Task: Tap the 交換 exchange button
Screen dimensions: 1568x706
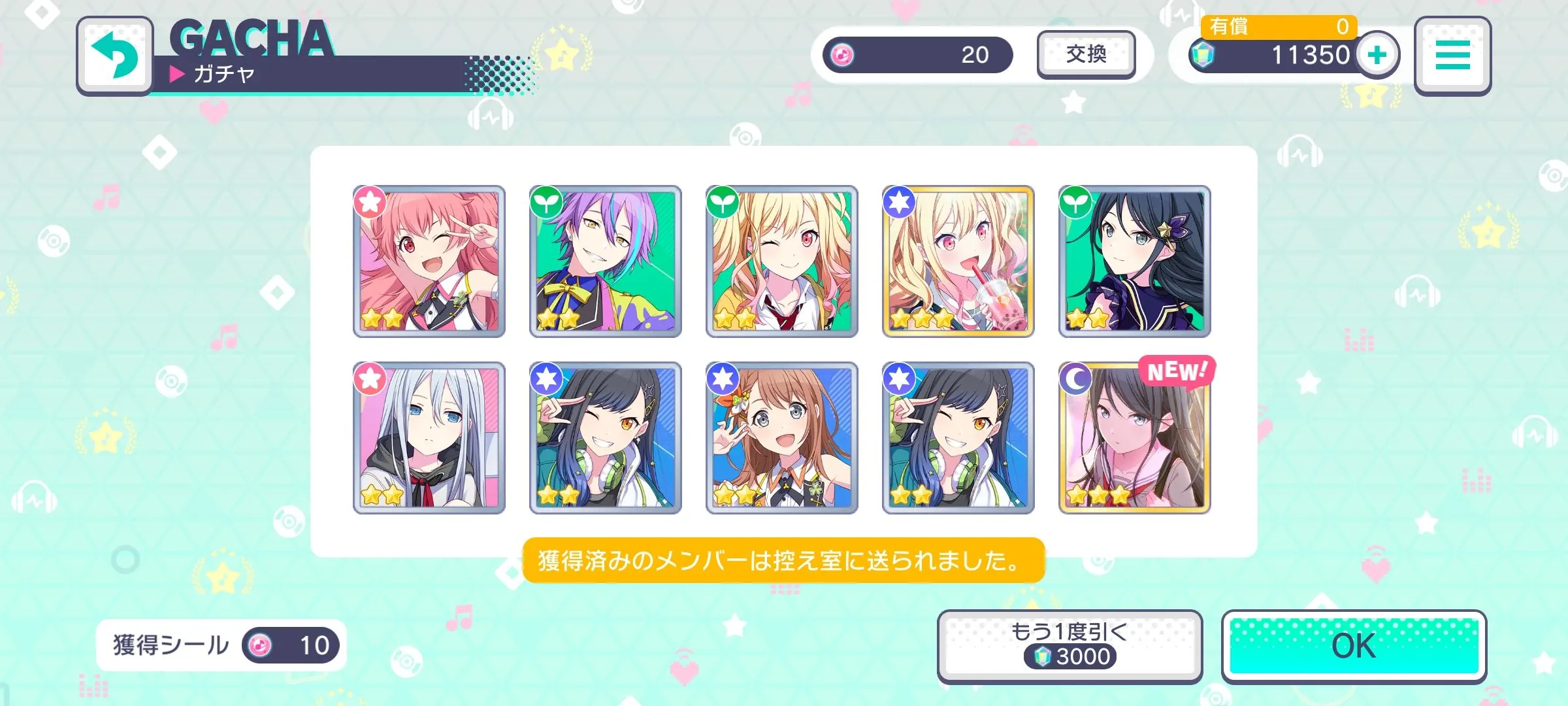Action: pyautogui.click(x=1086, y=55)
